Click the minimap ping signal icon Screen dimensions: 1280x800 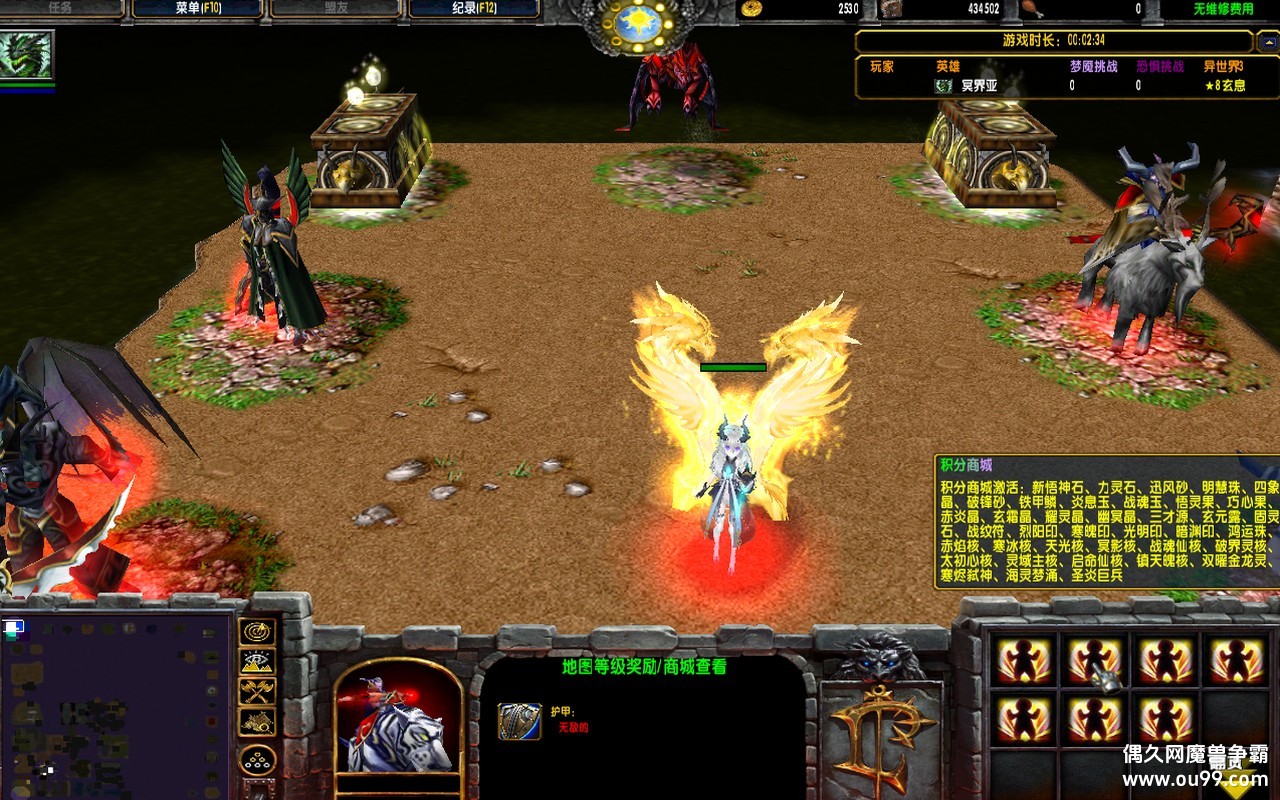coord(257,633)
